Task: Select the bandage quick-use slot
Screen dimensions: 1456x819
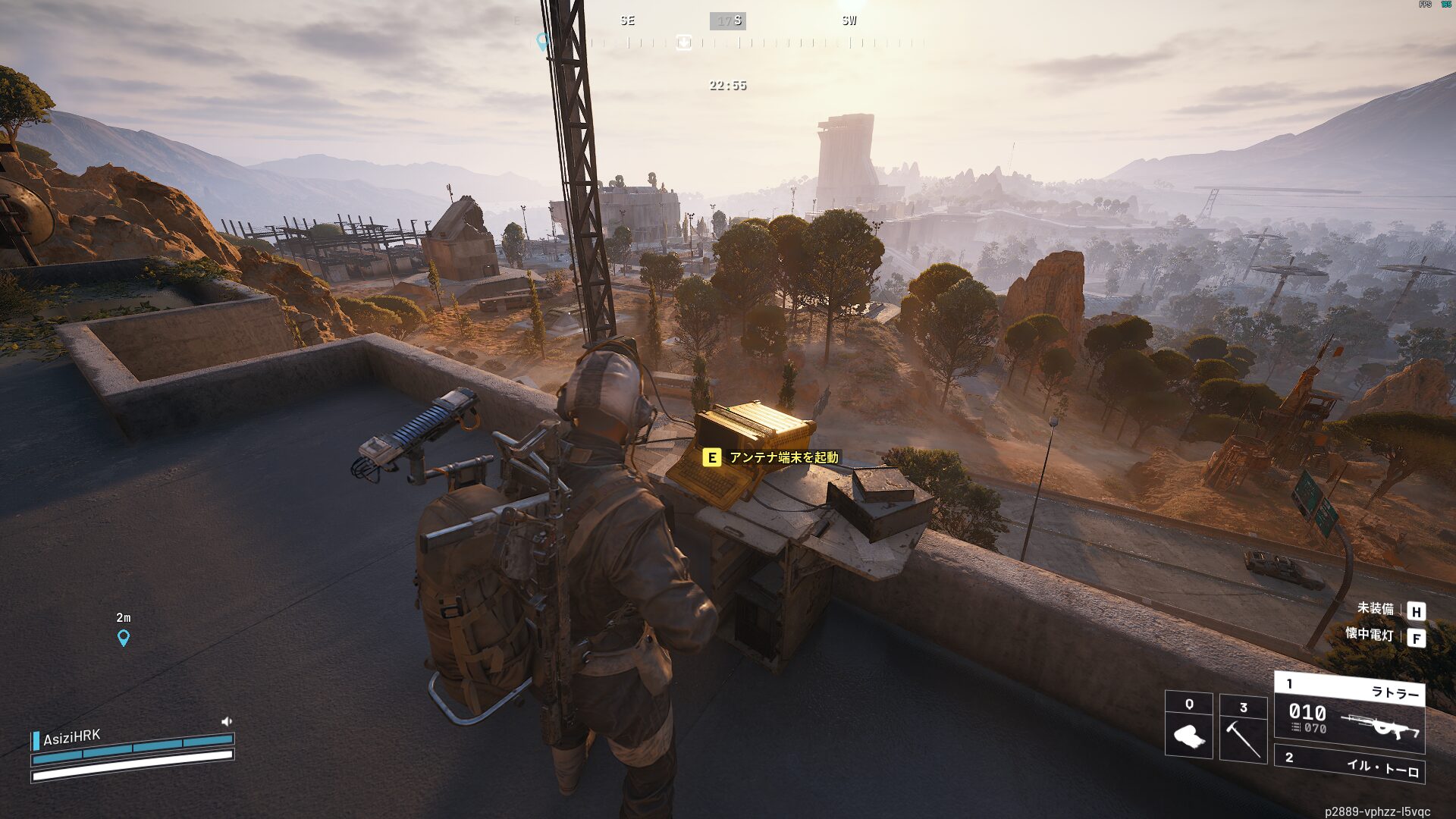Action: point(1188,725)
